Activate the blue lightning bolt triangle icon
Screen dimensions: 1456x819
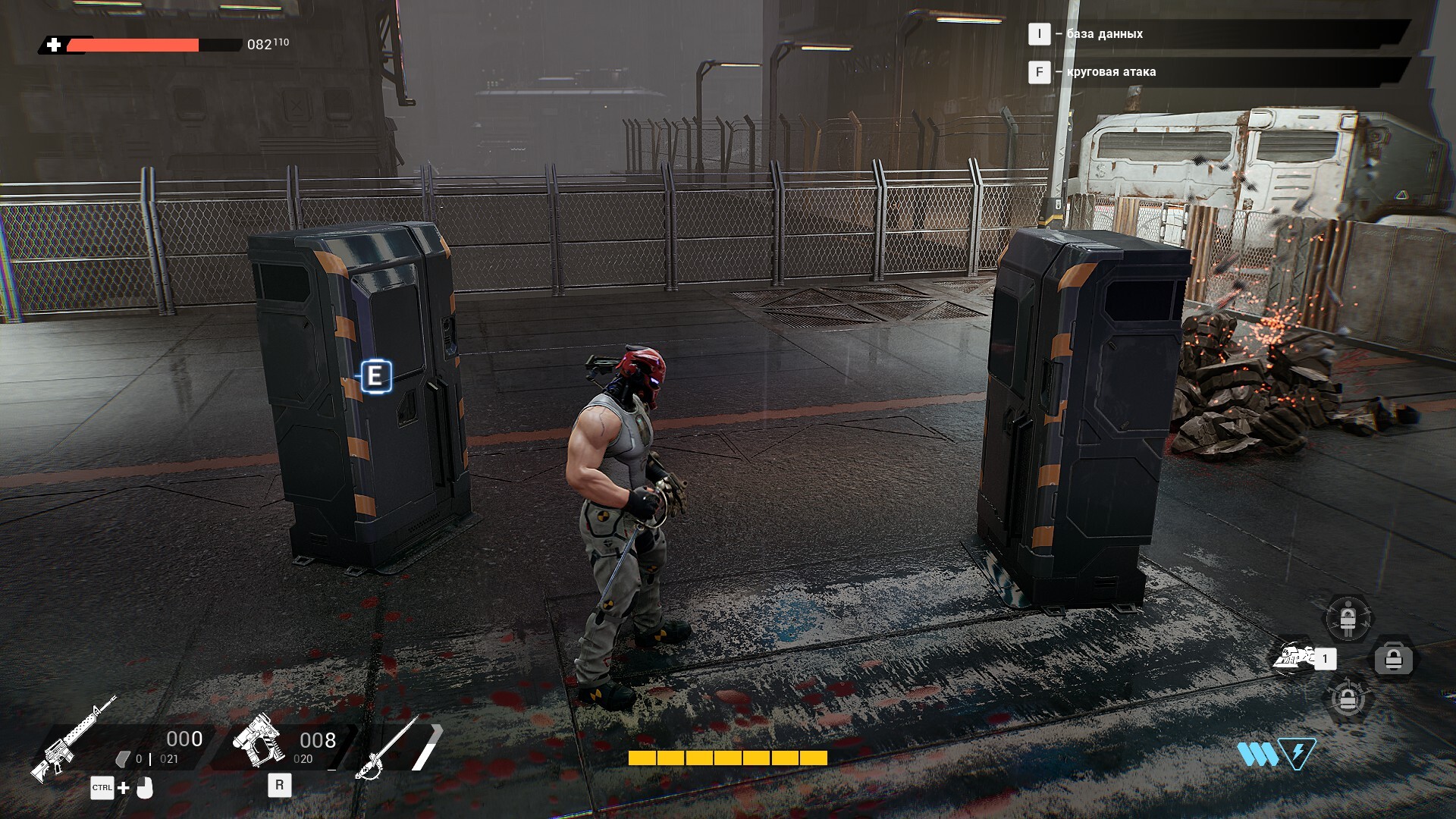(1298, 754)
